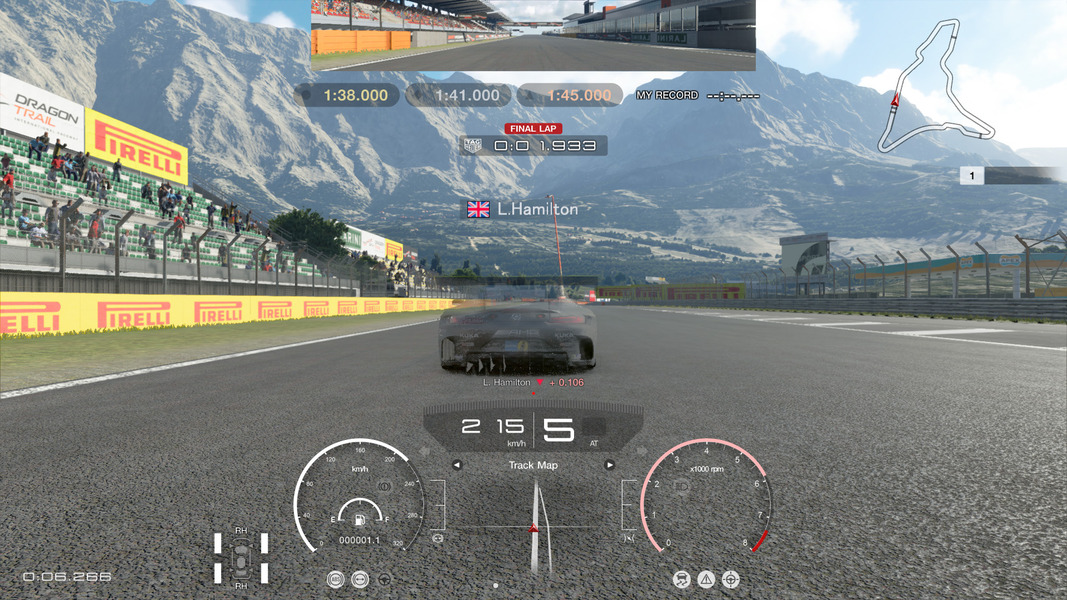The width and height of the screenshot is (1067, 600).
Task: Toggle the ABS indicator icon
Action: point(336,579)
